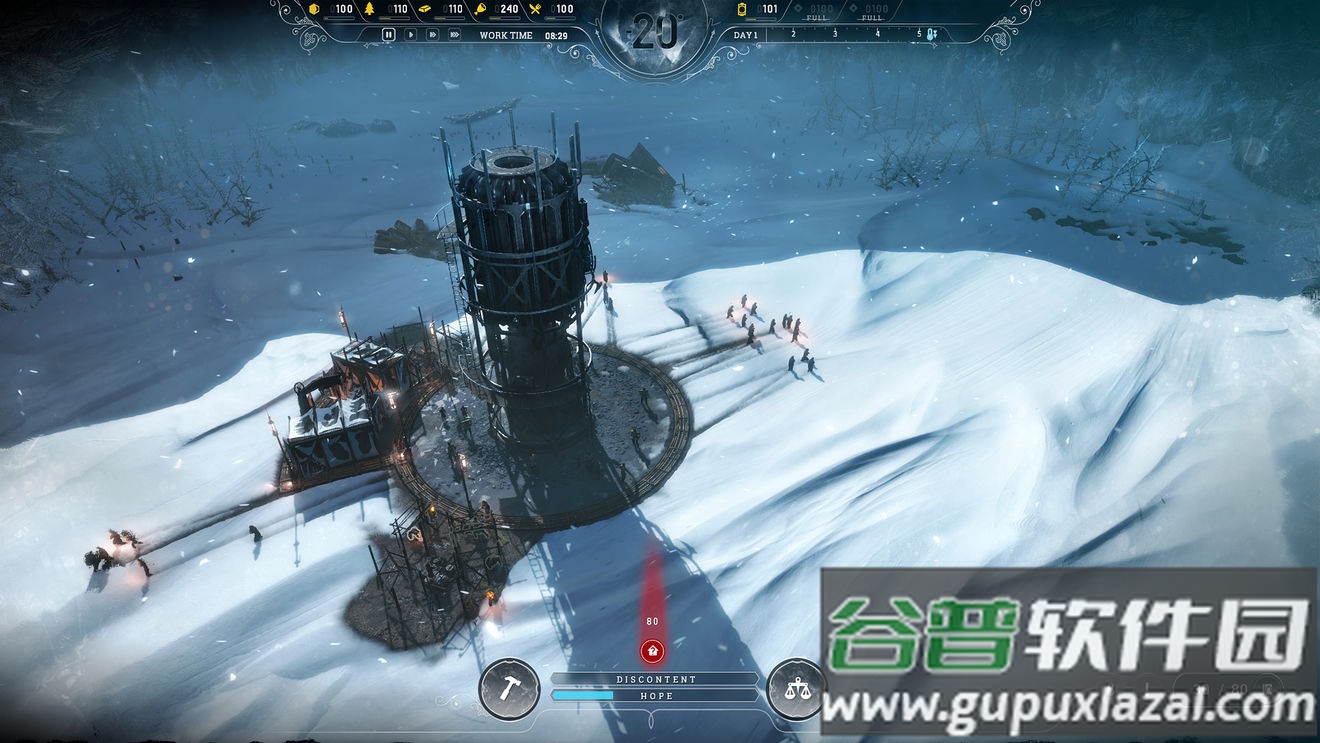The image size is (1320, 743).
Task: Pause the game with the pause toggle
Action: click(x=388, y=33)
